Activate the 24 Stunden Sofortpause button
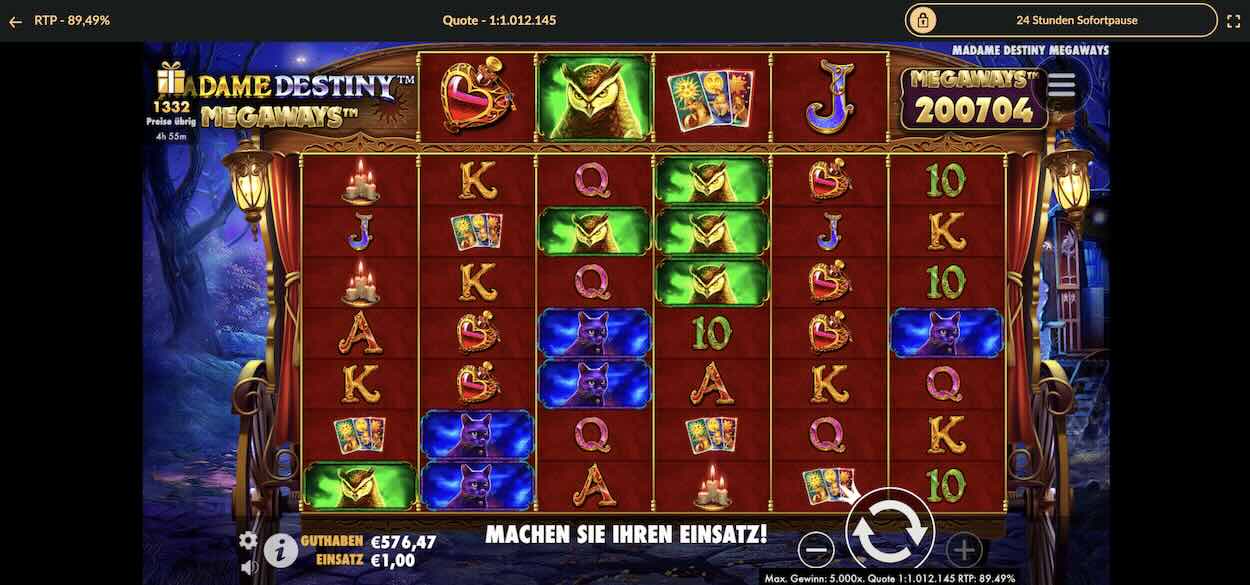1250x585 pixels. click(x=1061, y=20)
